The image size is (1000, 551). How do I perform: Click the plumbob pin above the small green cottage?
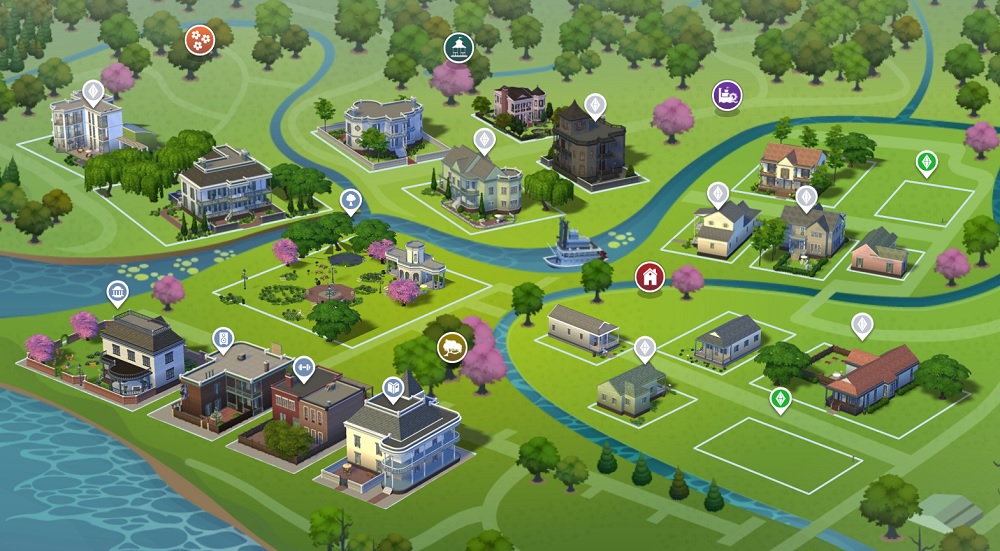[x=645, y=348]
